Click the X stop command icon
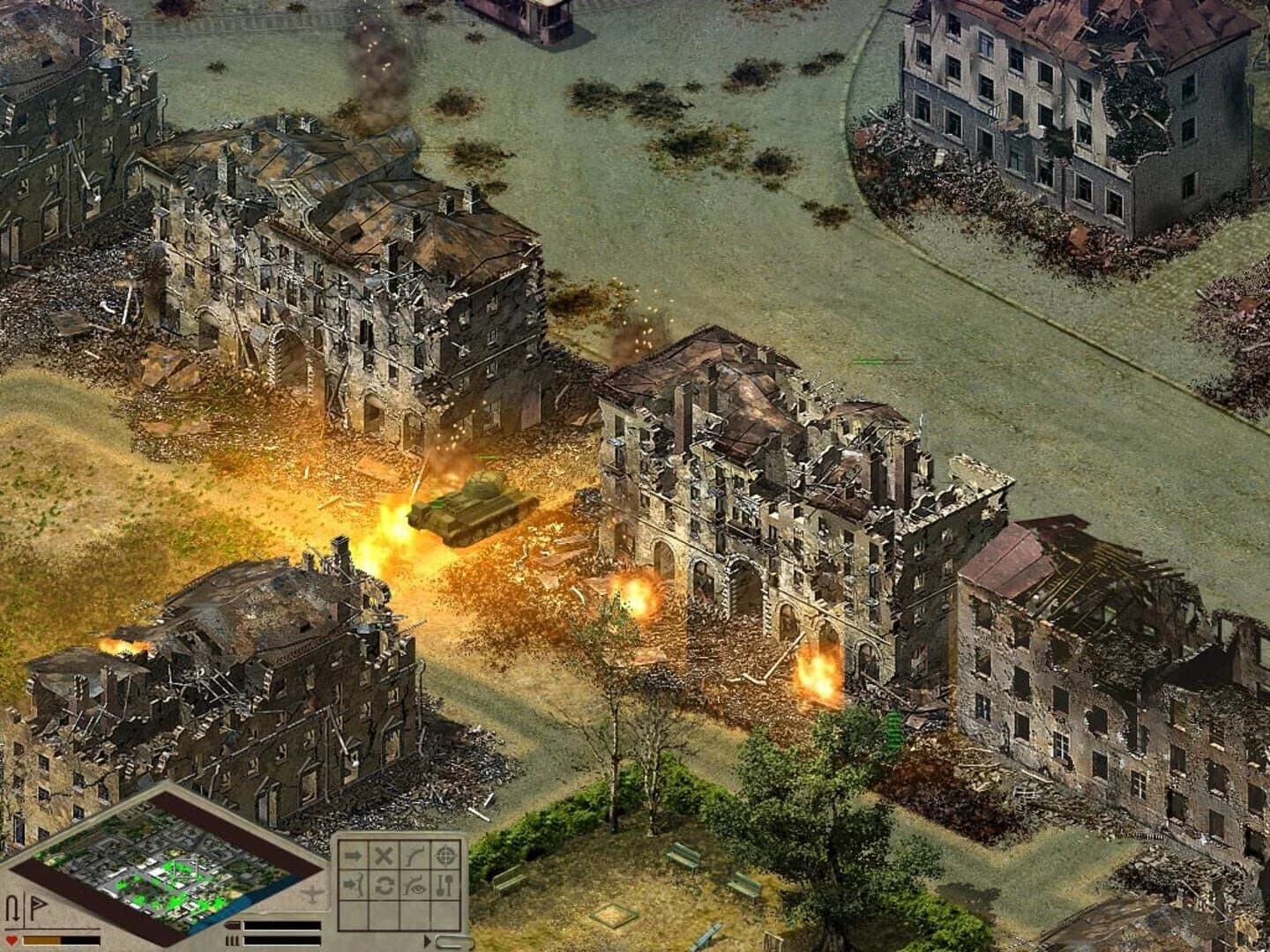 point(384,855)
